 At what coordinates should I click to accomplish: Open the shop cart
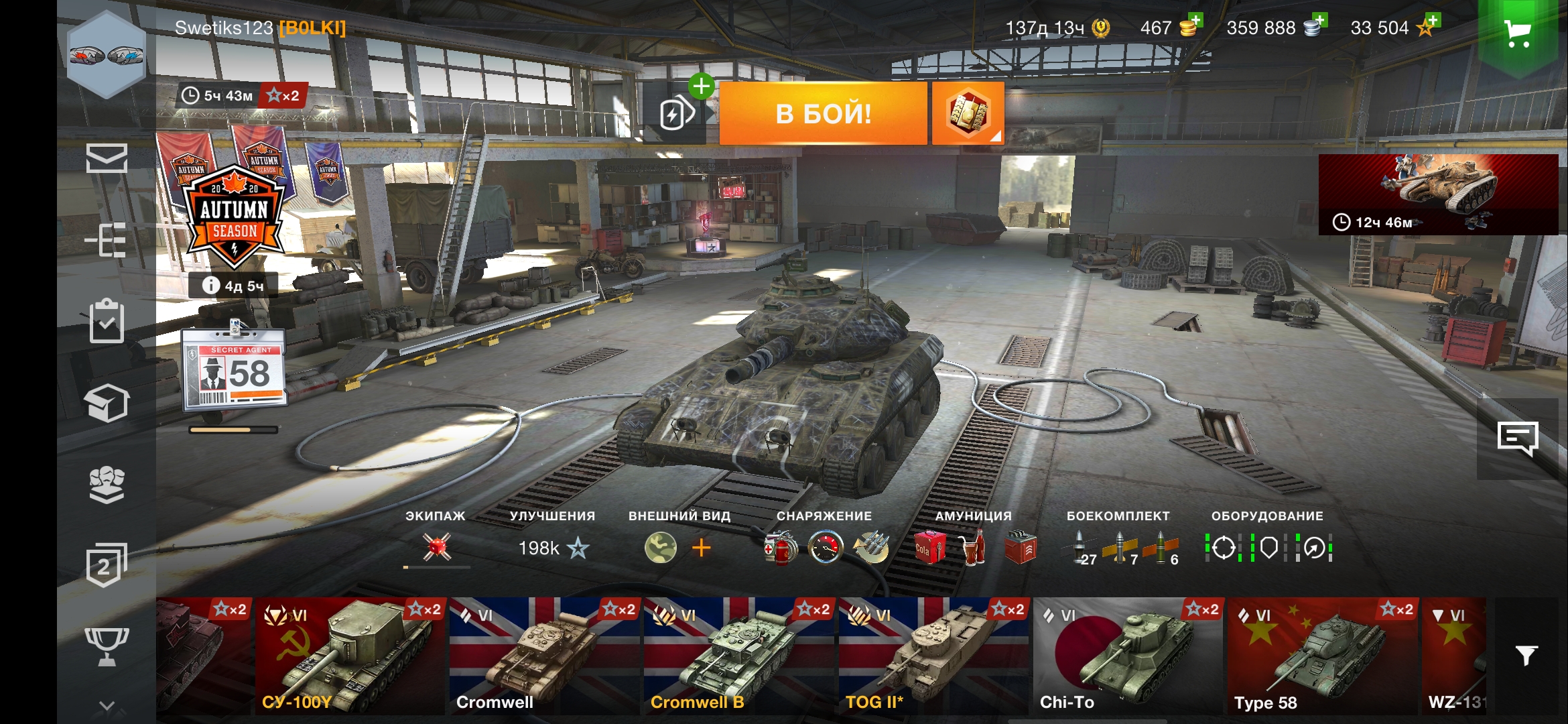point(1517,33)
